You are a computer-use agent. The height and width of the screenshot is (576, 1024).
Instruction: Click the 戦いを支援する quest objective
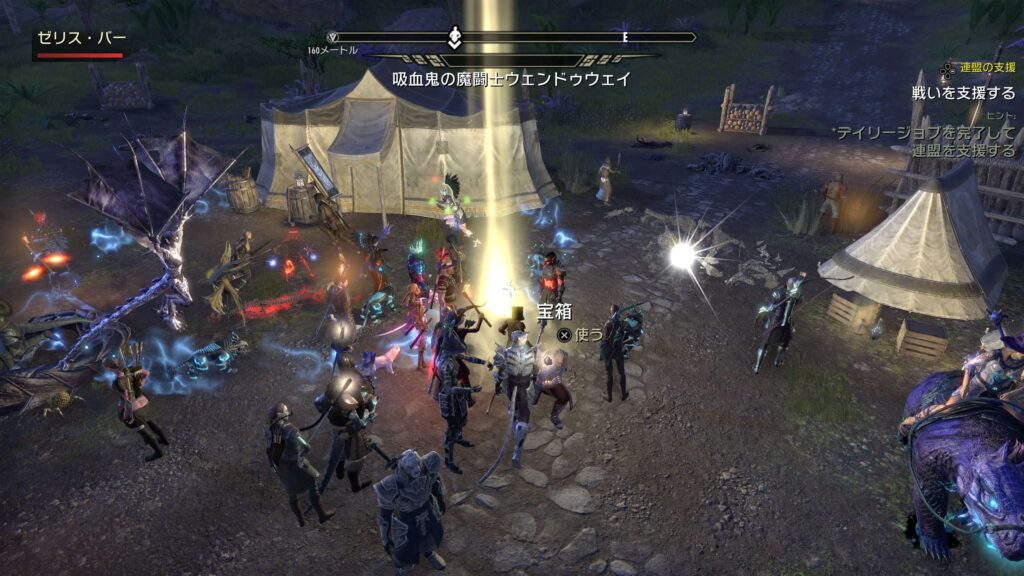click(x=963, y=92)
